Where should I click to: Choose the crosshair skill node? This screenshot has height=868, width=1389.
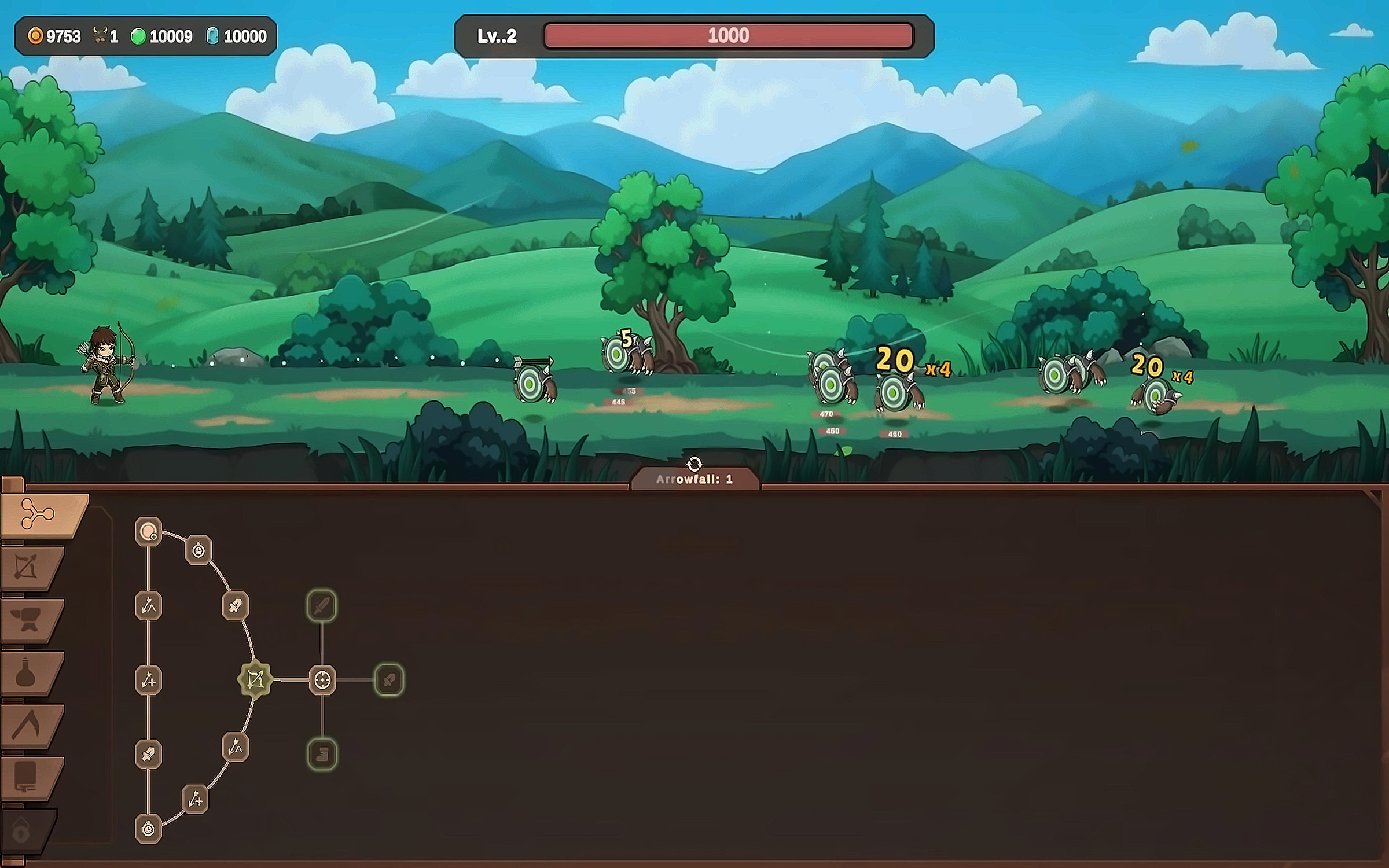(x=322, y=680)
